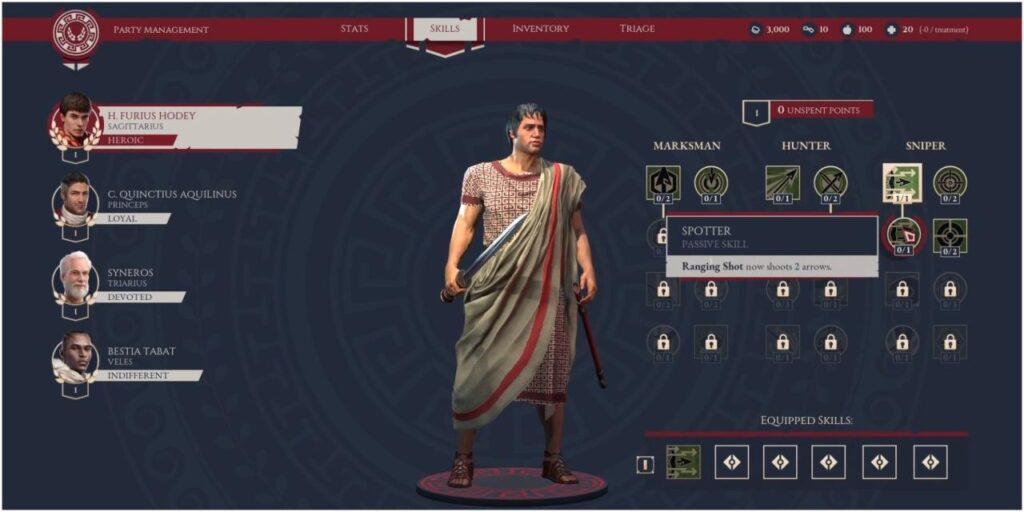The width and height of the screenshot is (1024, 512).
Task: Select the round Marksman skill with the downward arrow
Action: [710, 181]
